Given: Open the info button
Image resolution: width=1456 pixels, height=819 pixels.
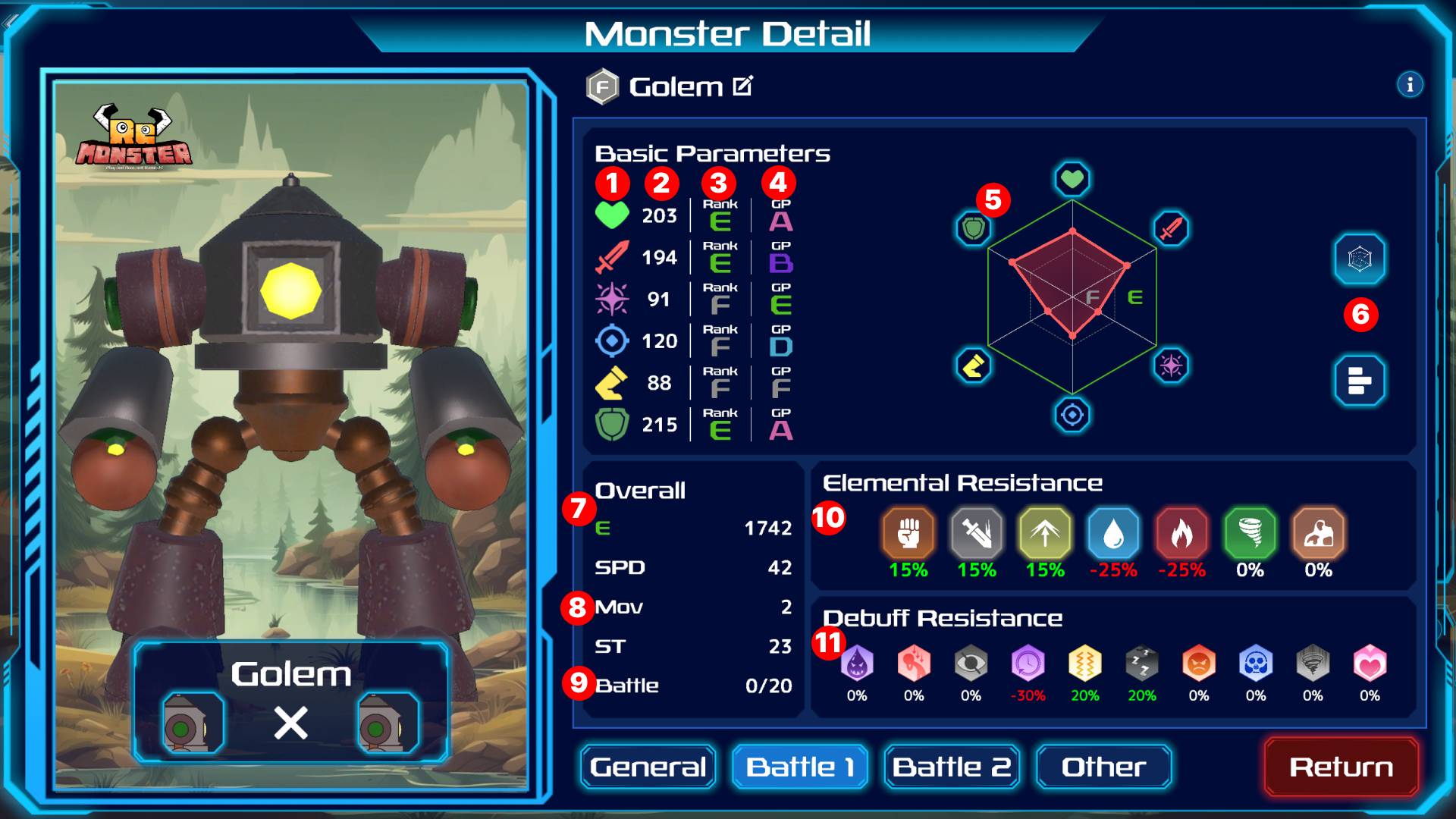Looking at the screenshot, I should point(1410,84).
